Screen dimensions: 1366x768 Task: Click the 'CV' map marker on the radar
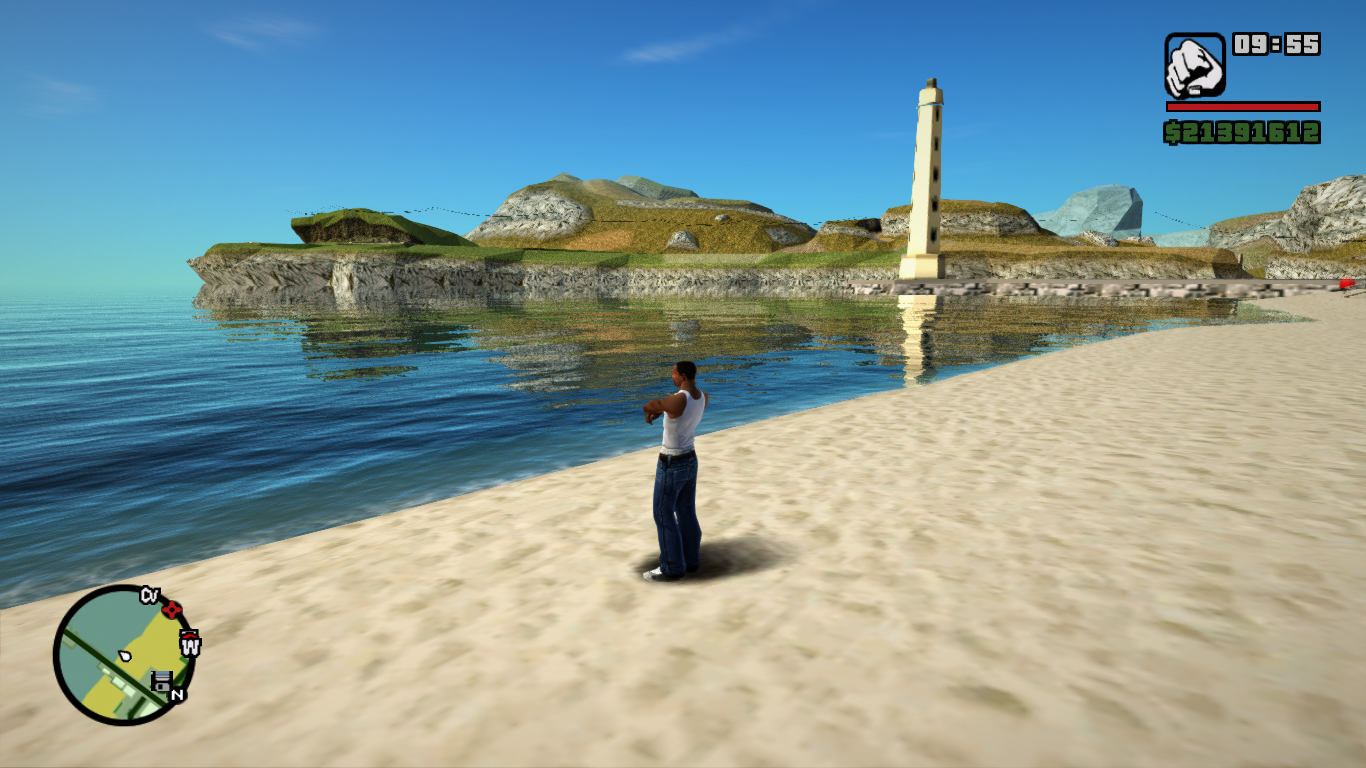pos(150,595)
